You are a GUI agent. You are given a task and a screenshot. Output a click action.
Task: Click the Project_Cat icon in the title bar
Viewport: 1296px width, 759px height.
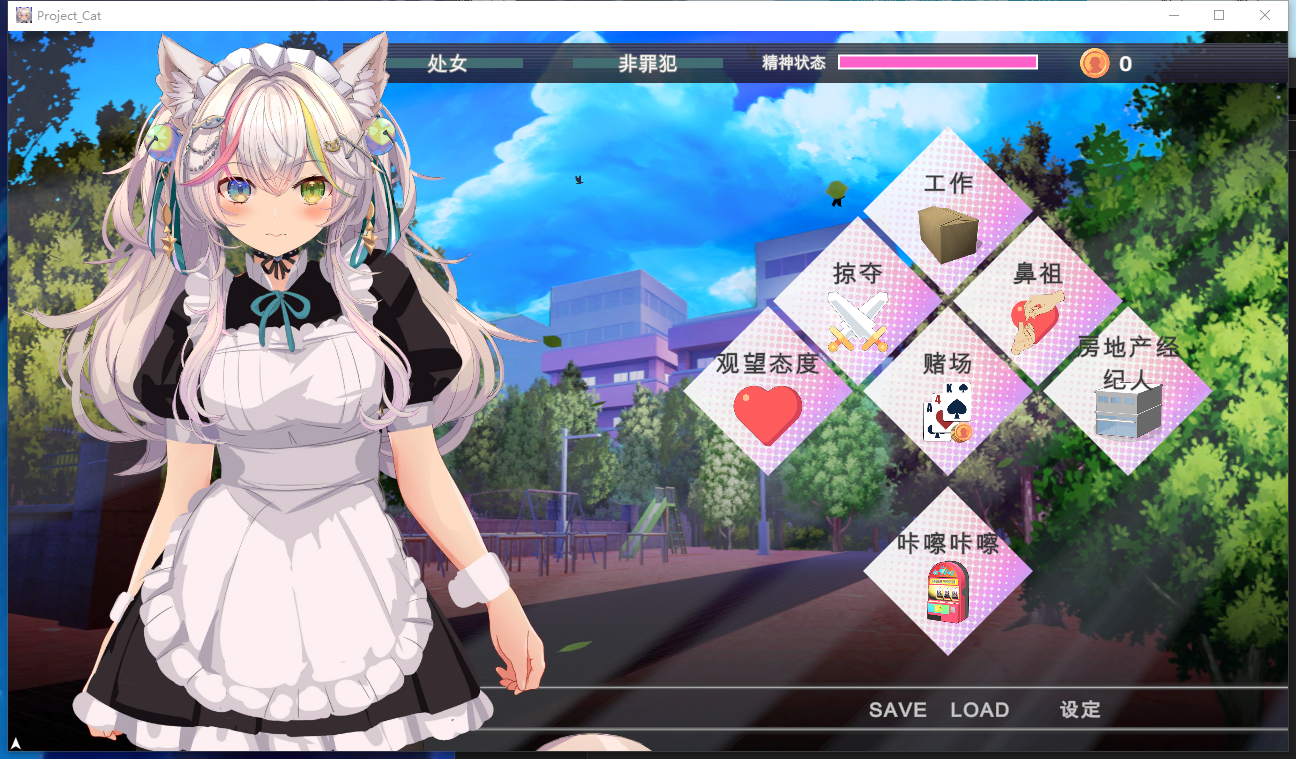(x=24, y=15)
